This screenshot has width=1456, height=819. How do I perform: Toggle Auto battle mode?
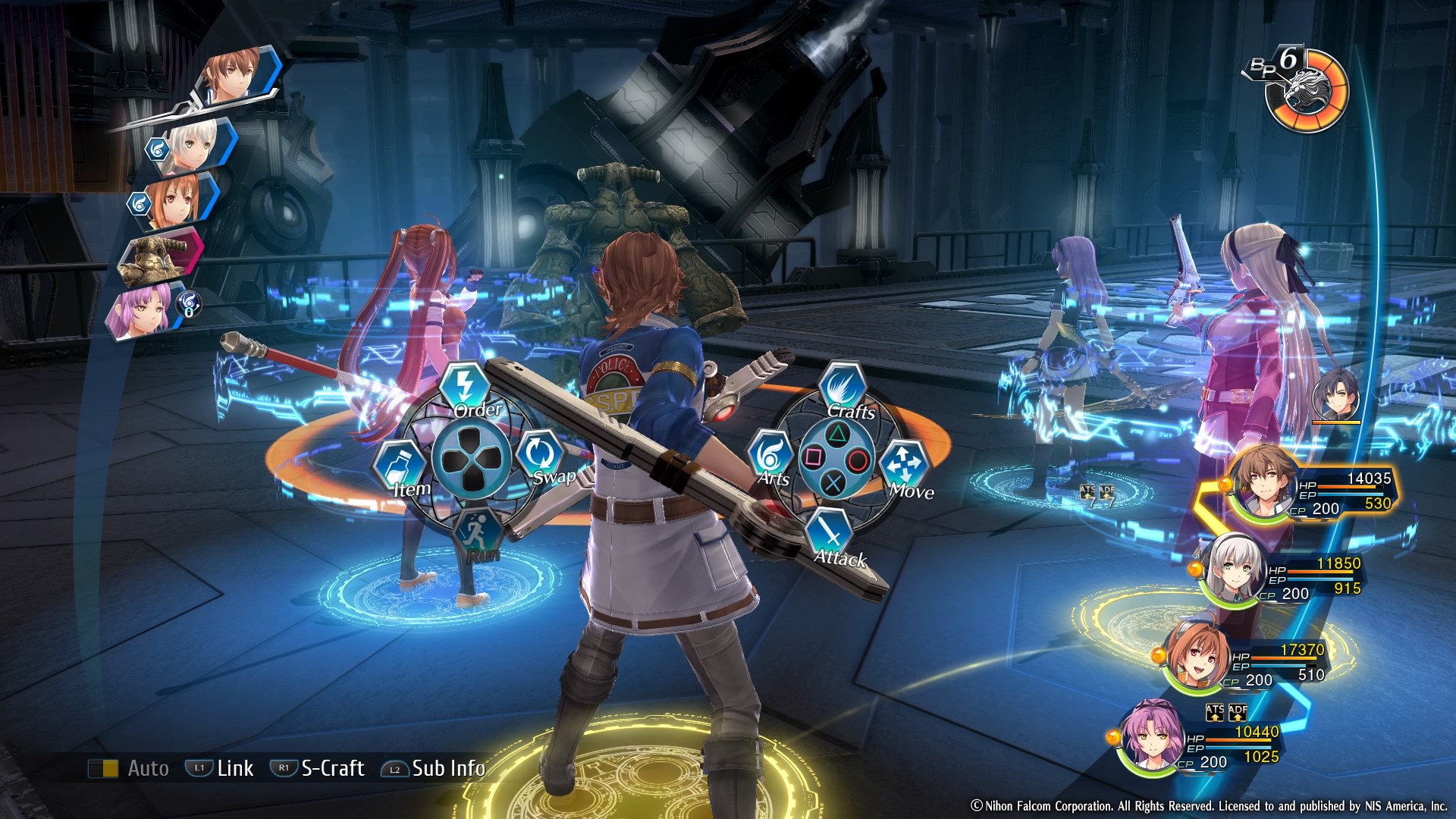pyautogui.click(x=129, y=768)
